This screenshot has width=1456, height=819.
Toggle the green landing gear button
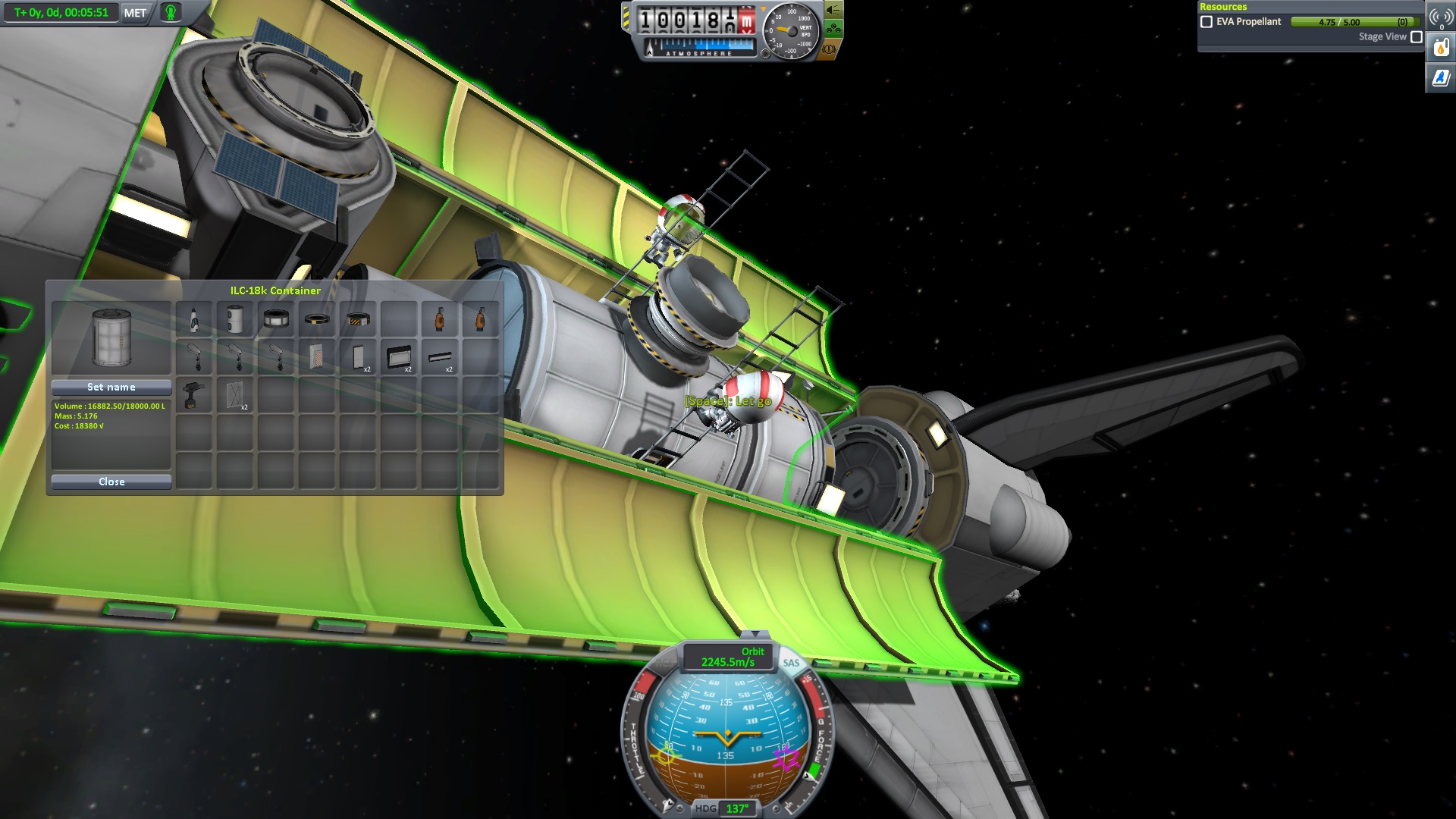pos(833,30)
